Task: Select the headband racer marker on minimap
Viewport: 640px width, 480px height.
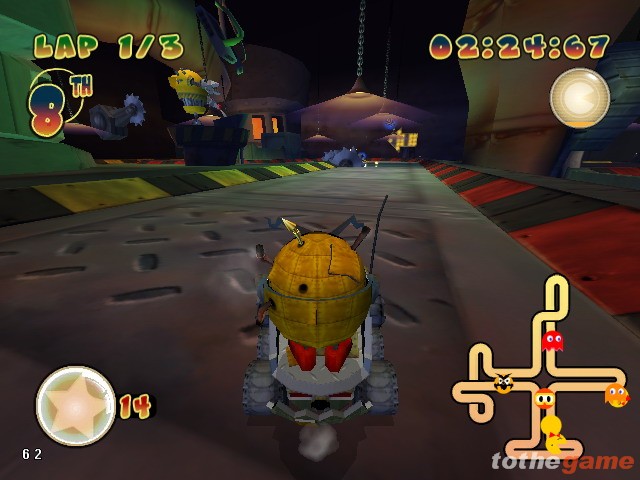Action: point(543,399)
